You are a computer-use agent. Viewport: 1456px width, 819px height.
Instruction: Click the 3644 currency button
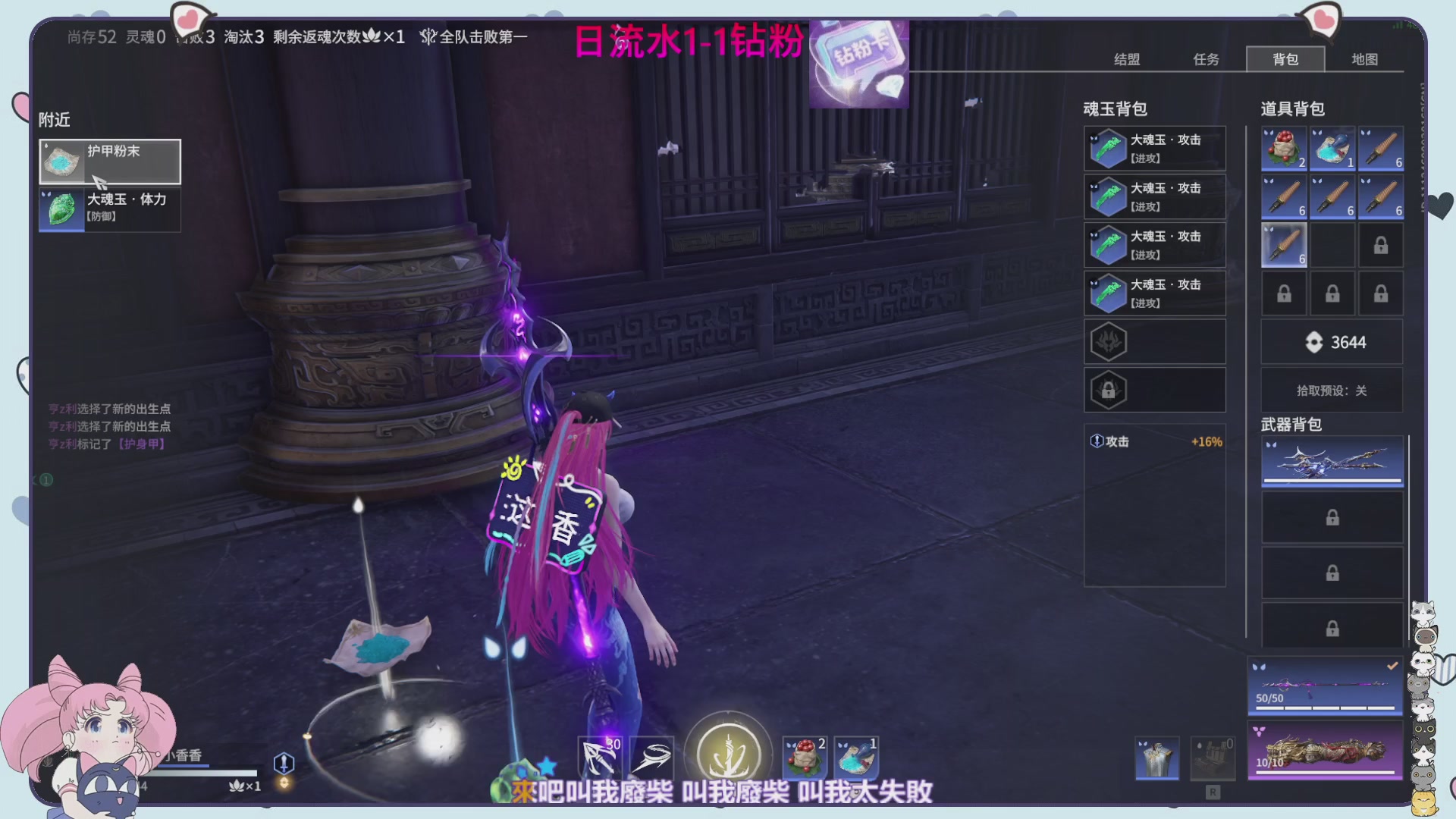(1332, 342)
